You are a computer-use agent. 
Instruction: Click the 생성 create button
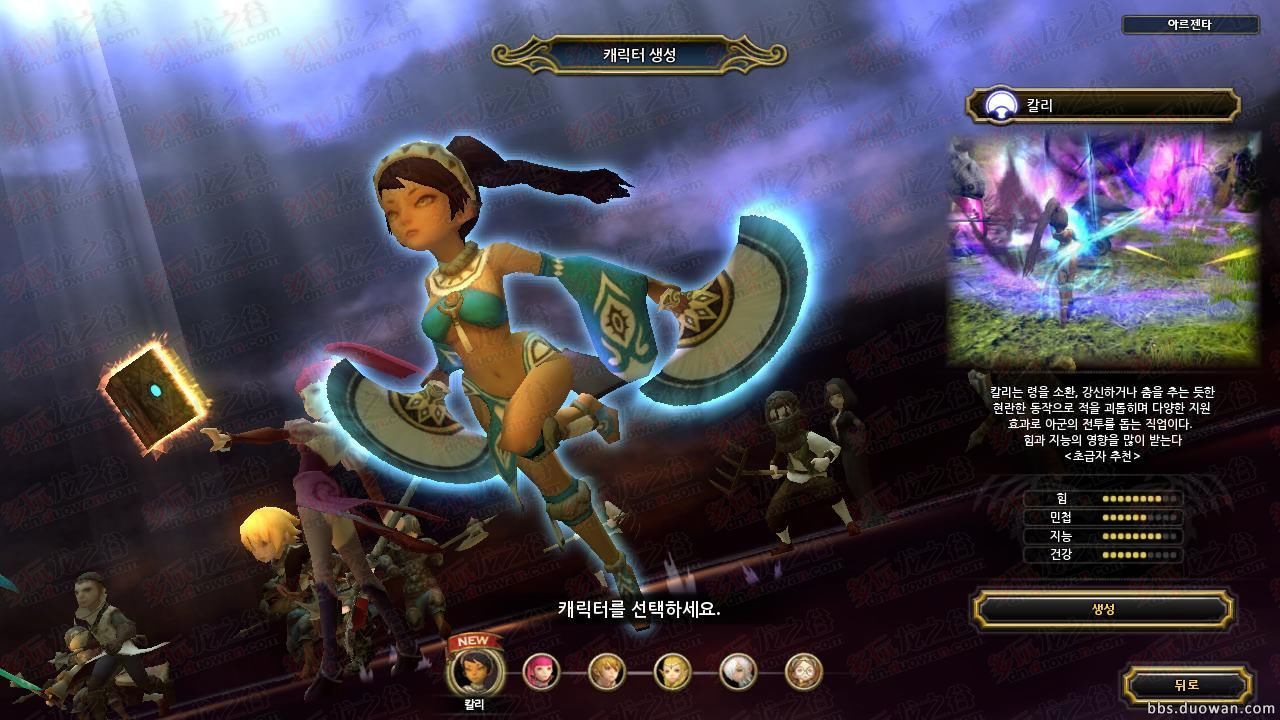[x=1103, y=609]
